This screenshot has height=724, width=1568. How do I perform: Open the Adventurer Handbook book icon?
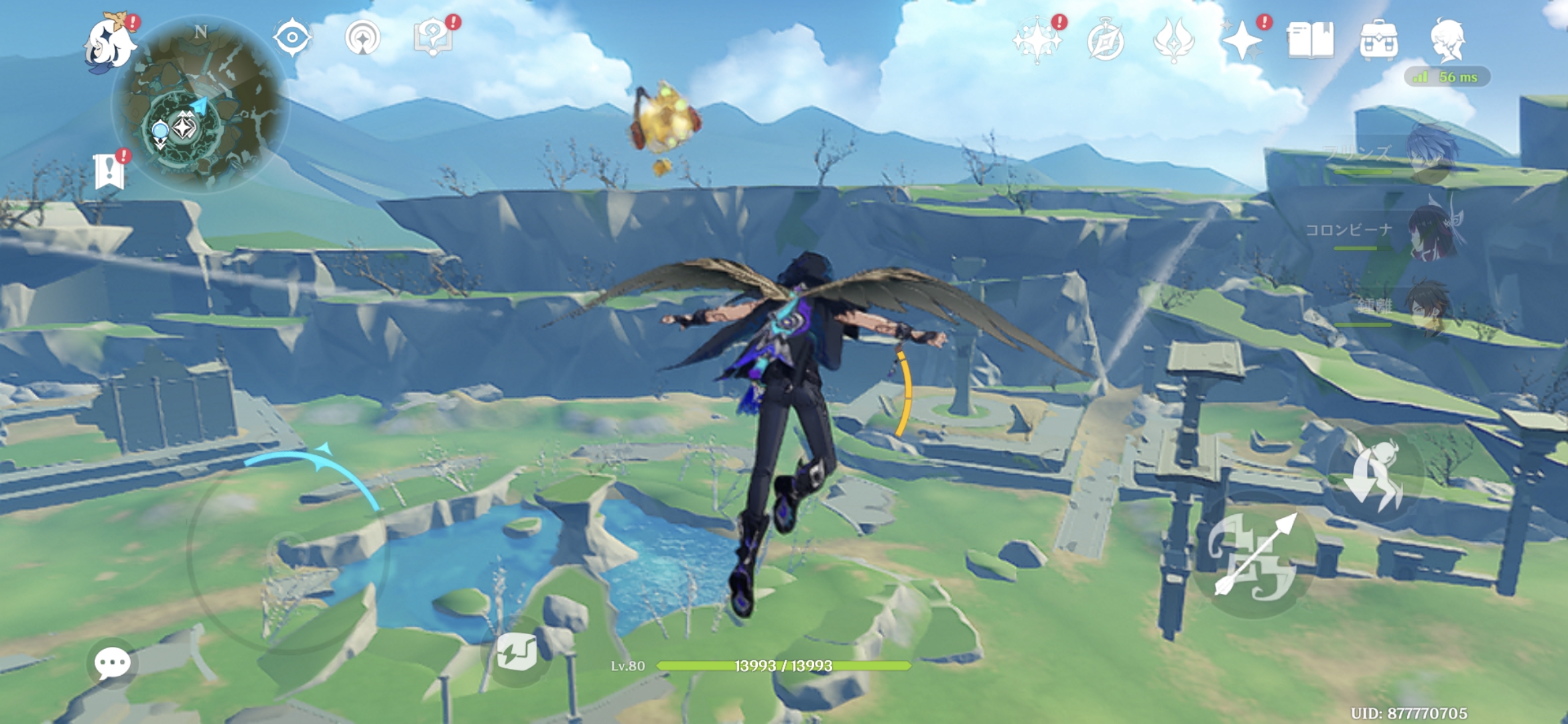(x=1310, y=40)
